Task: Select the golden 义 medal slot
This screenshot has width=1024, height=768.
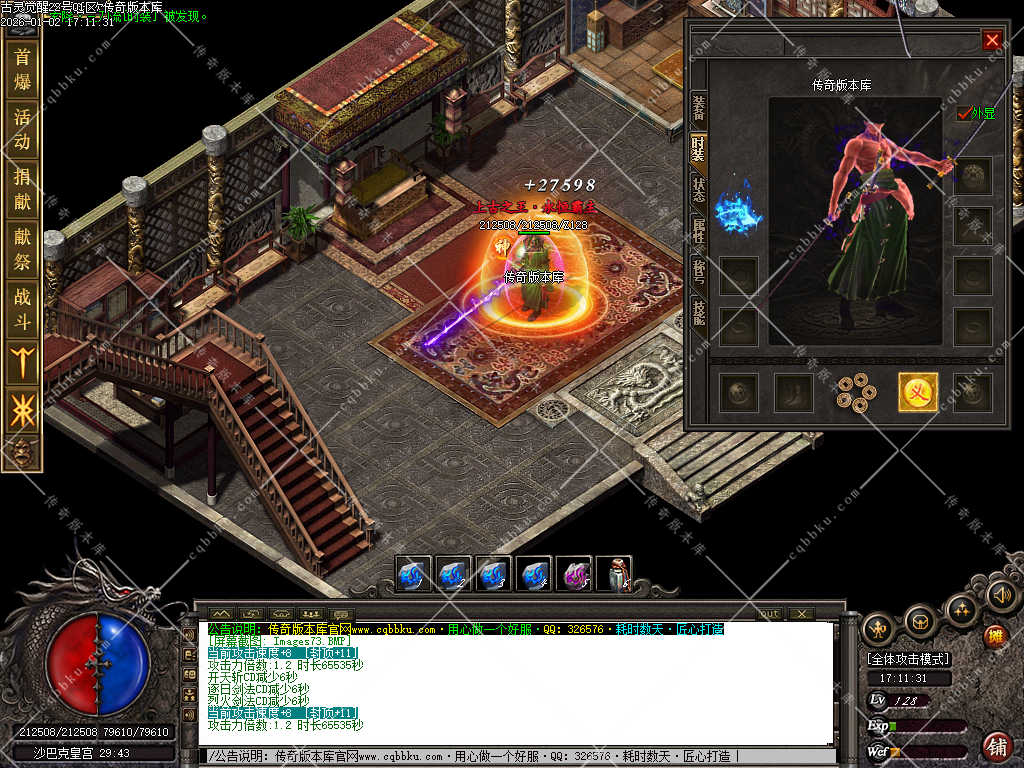Action: click(917, 392)
